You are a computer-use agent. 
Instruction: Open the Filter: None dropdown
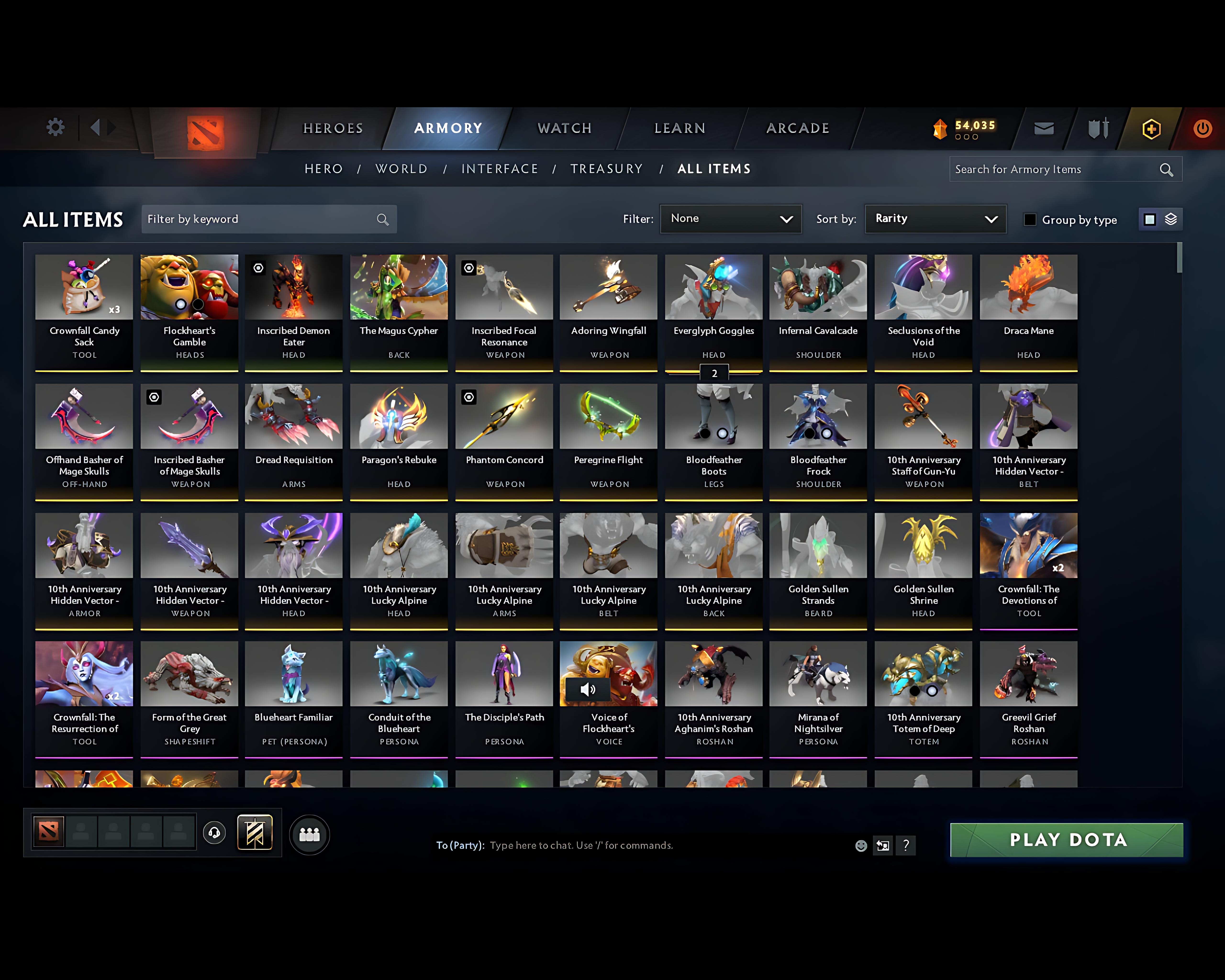coord(731,219)
